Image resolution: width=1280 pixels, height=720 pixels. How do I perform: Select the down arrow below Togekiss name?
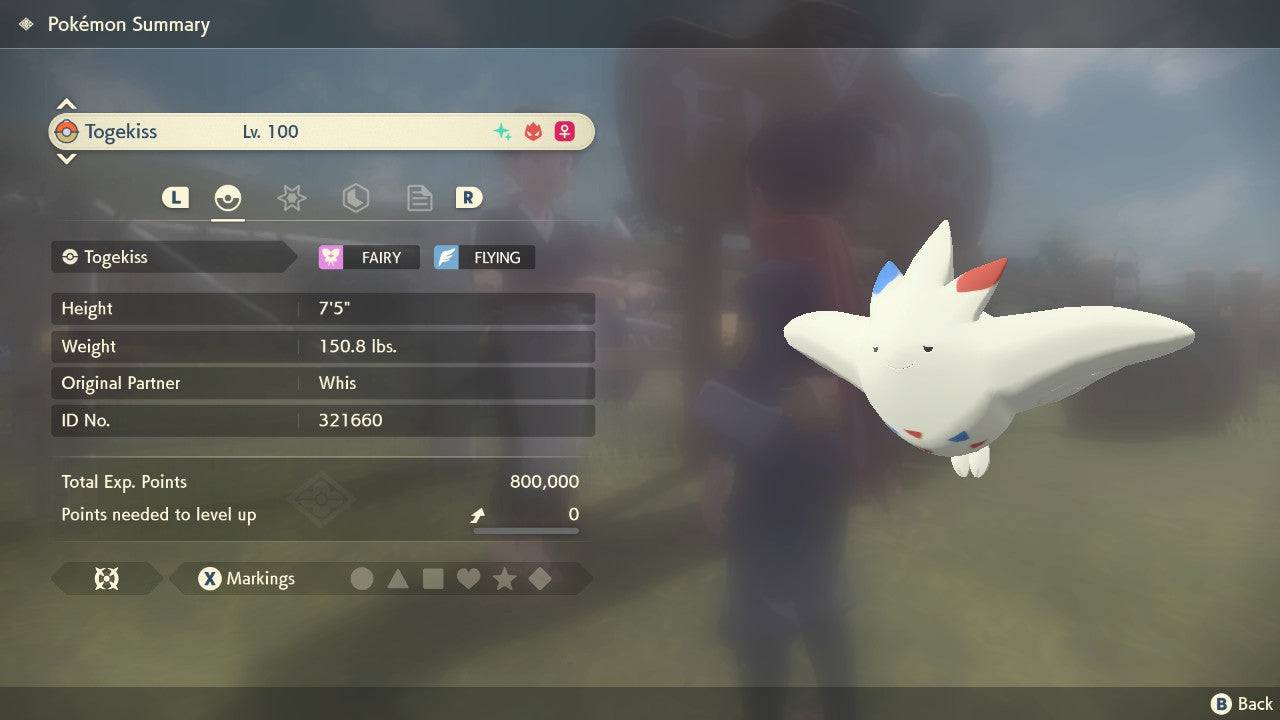point(66,158)
